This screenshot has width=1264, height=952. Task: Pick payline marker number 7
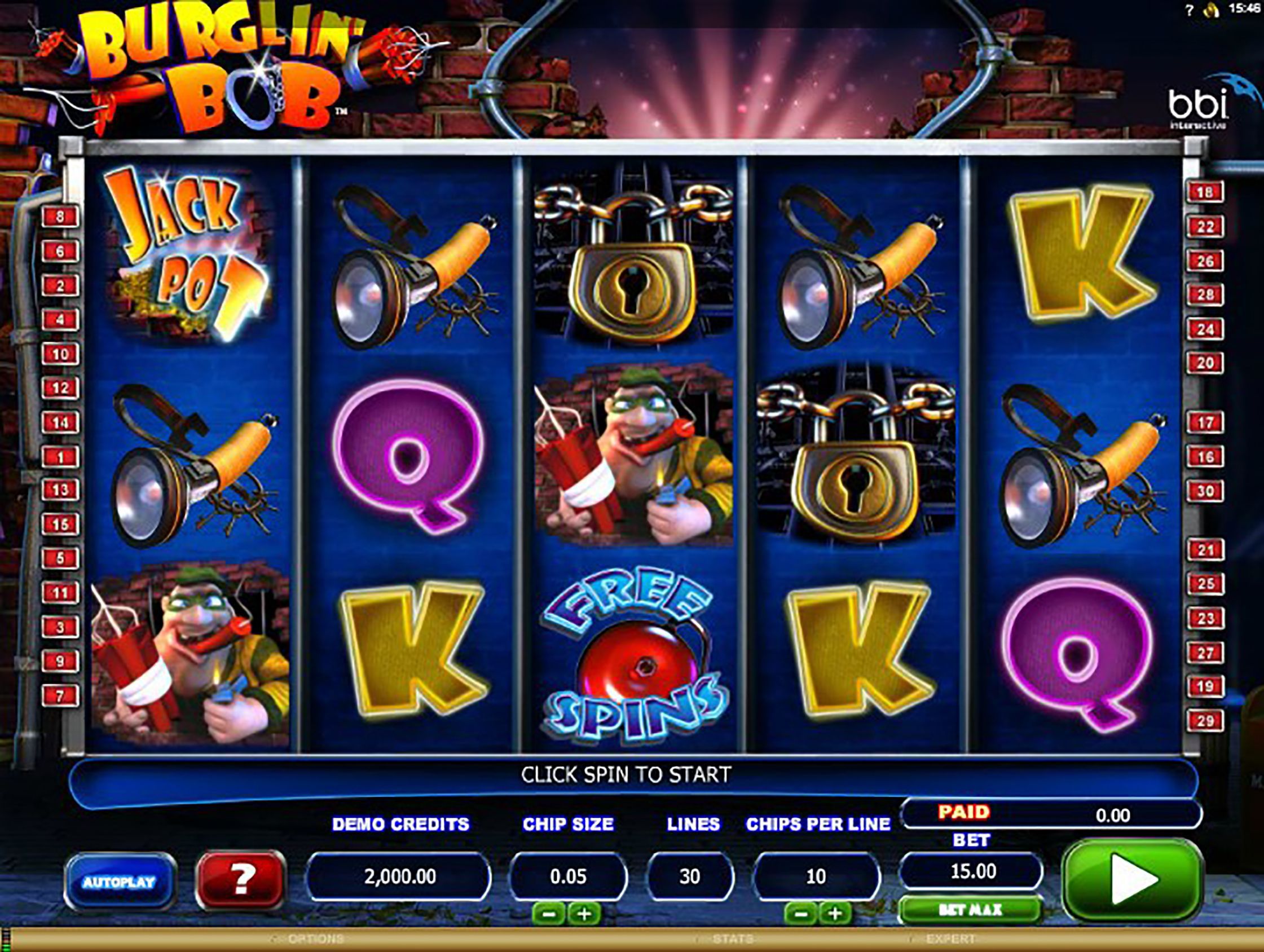point(60,696)
